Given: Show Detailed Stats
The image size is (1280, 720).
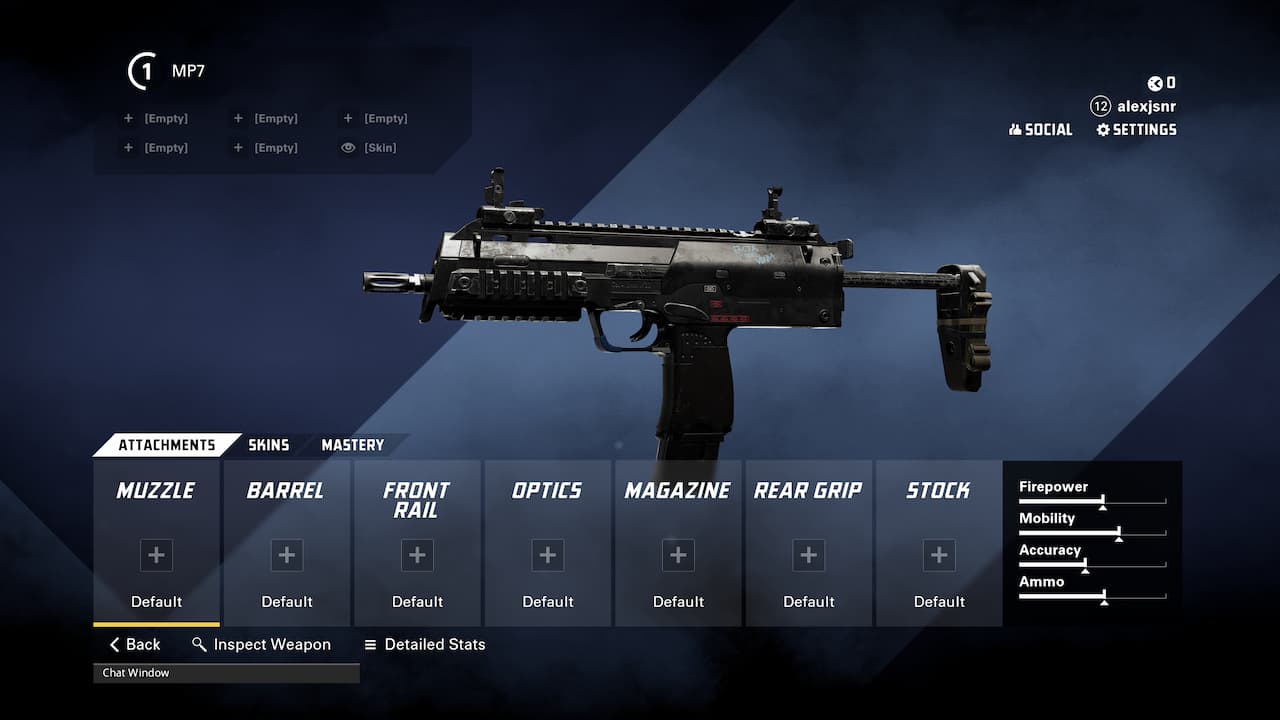Looking at the screenshot, I should [x=424, y=645].
